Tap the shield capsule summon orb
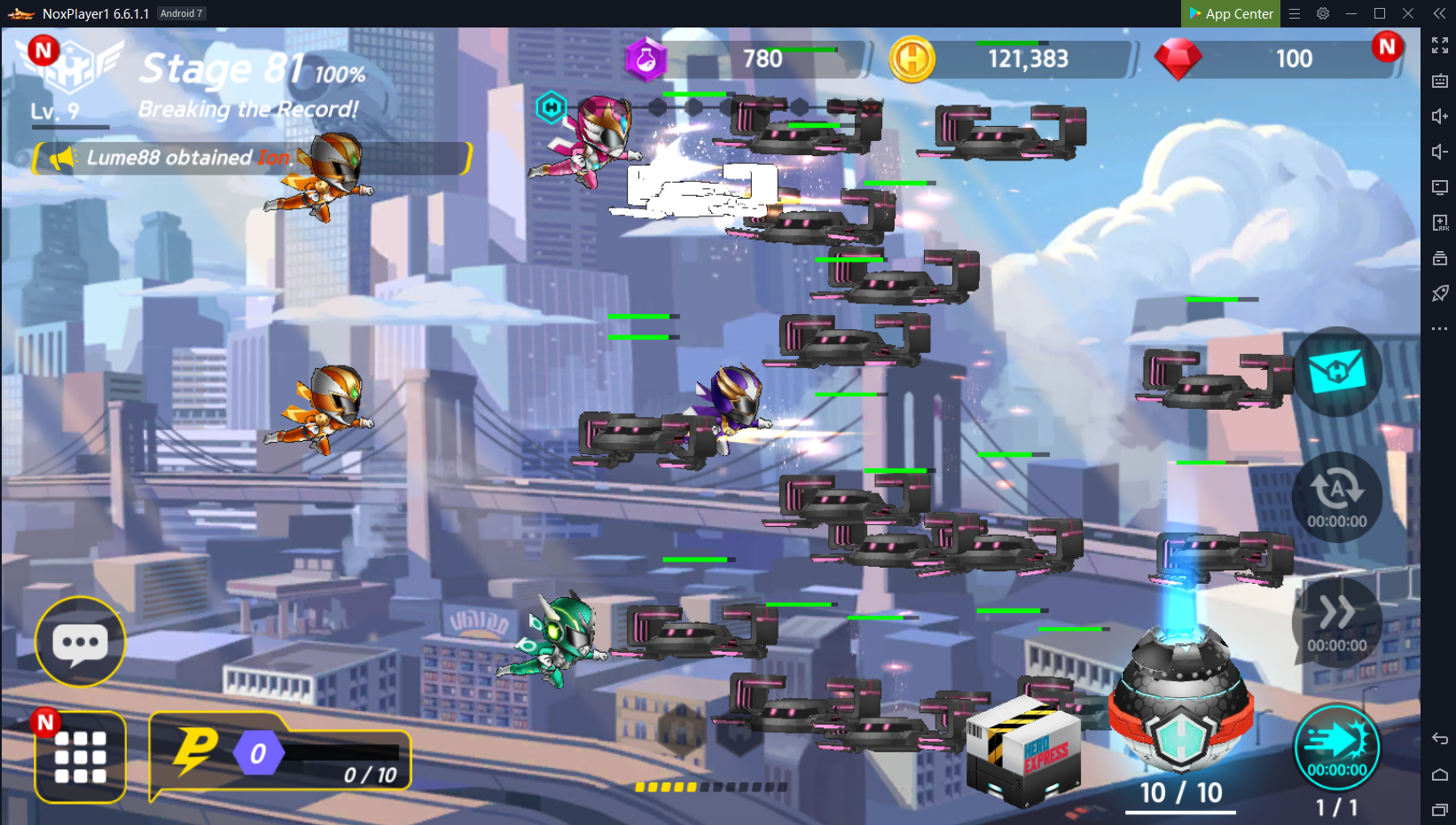1456x825 pixels. (1180, 703)
